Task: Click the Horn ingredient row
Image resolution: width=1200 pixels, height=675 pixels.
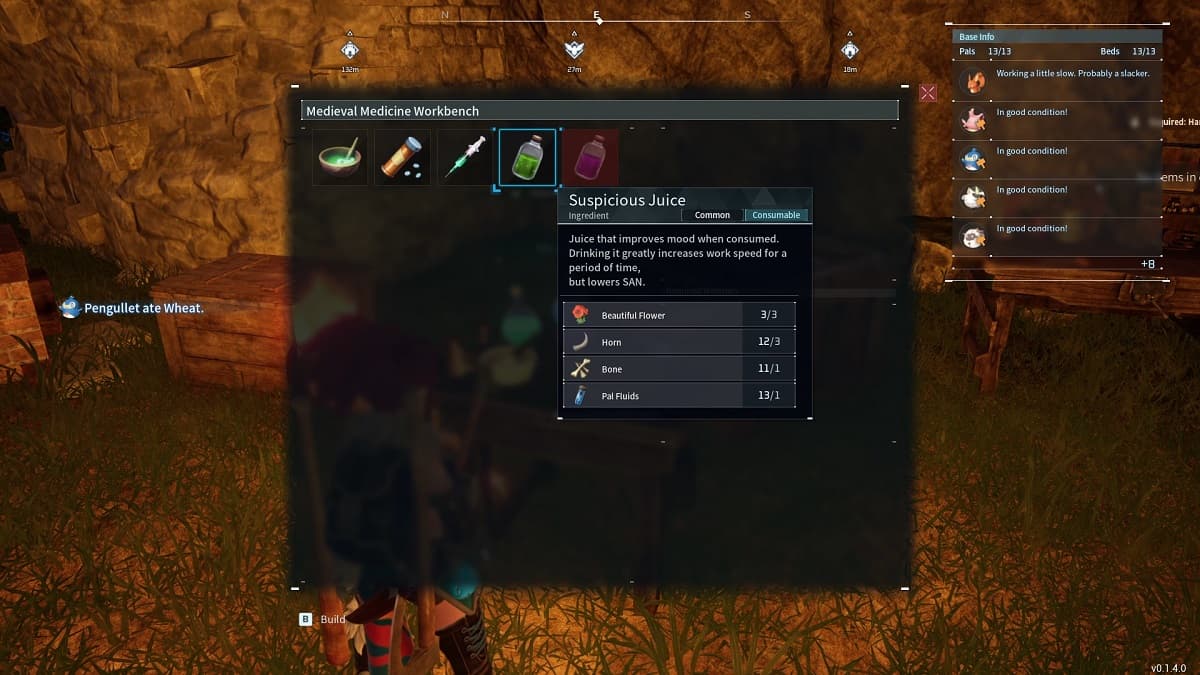Action: click(x=680, y=342)
